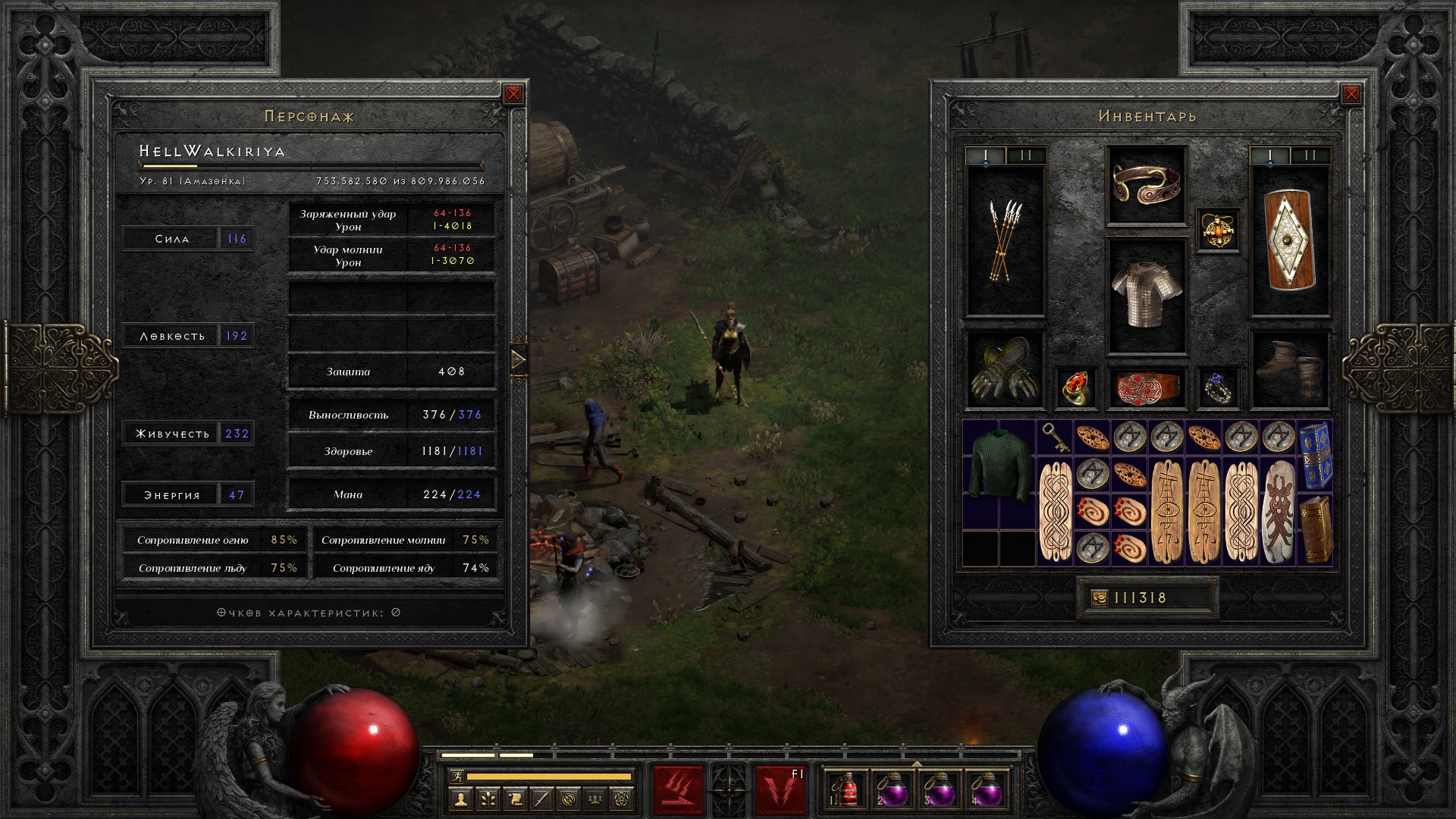Select the equipped javelins weapon slot
1456x819 pixels.
tap(1005, 241)
